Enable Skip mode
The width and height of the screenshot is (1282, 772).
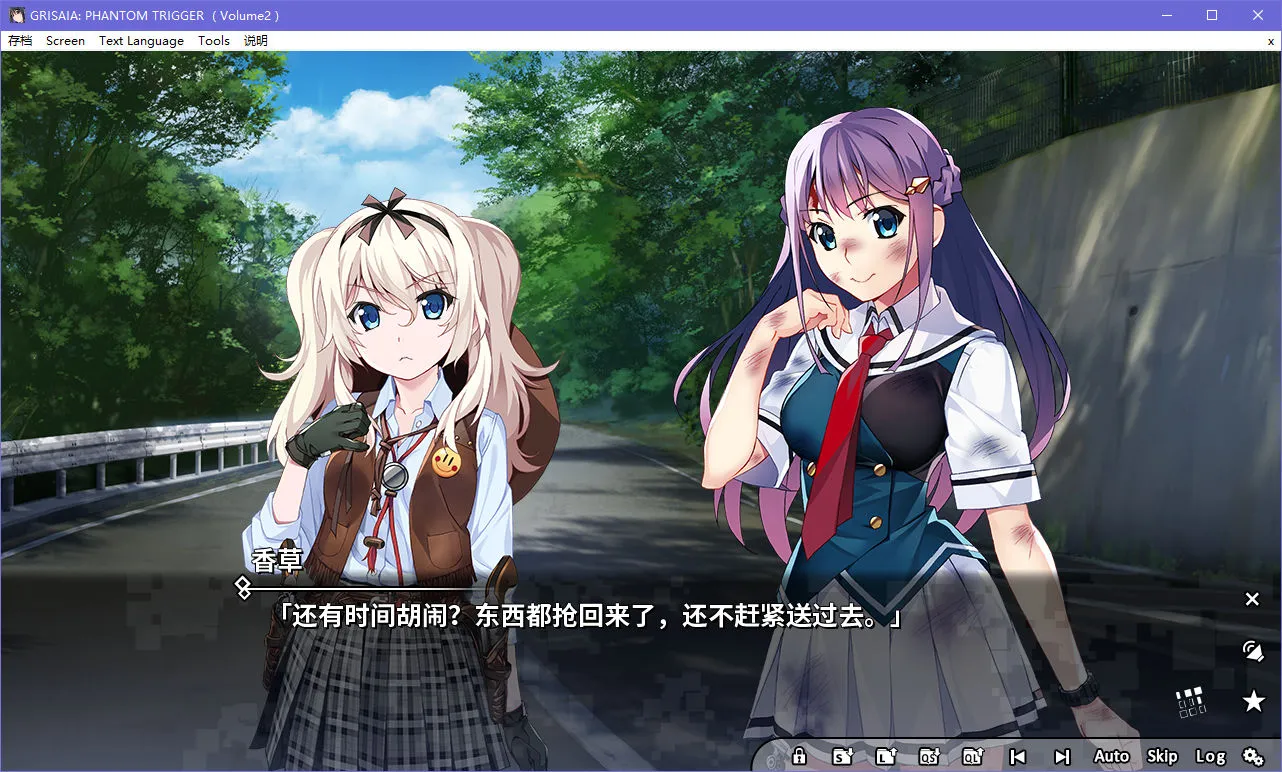click(1162, 756)
